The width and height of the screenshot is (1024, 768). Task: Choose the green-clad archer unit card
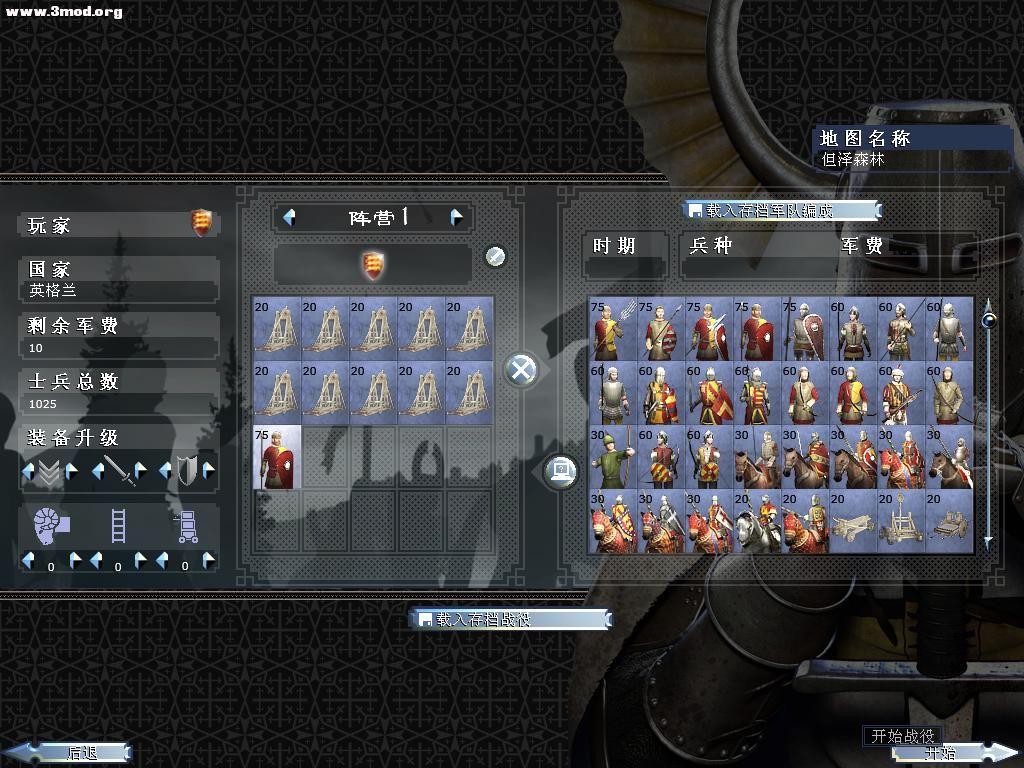tap(612, 457)
